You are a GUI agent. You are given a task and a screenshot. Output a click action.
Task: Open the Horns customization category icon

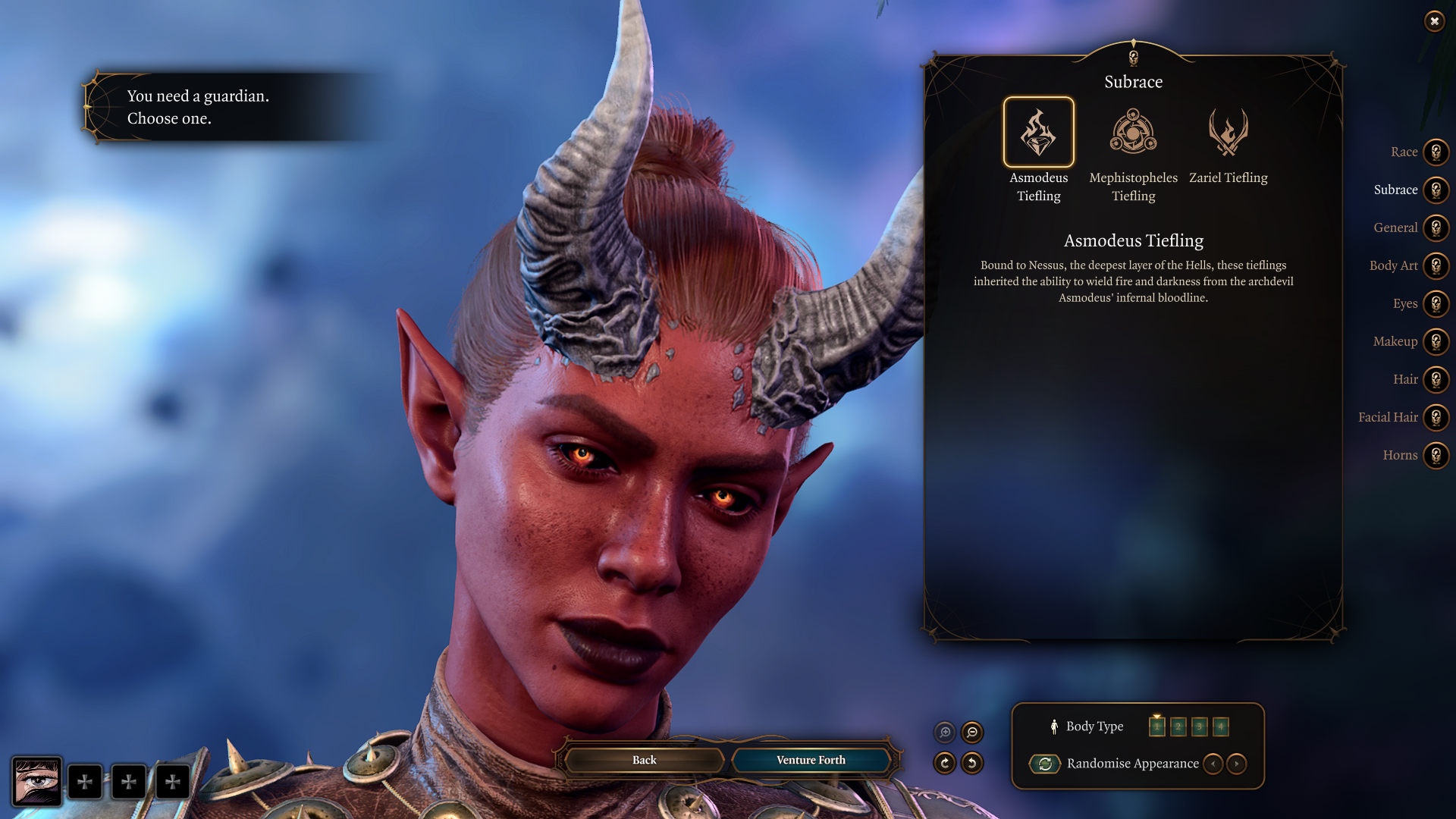point(1436,455)
